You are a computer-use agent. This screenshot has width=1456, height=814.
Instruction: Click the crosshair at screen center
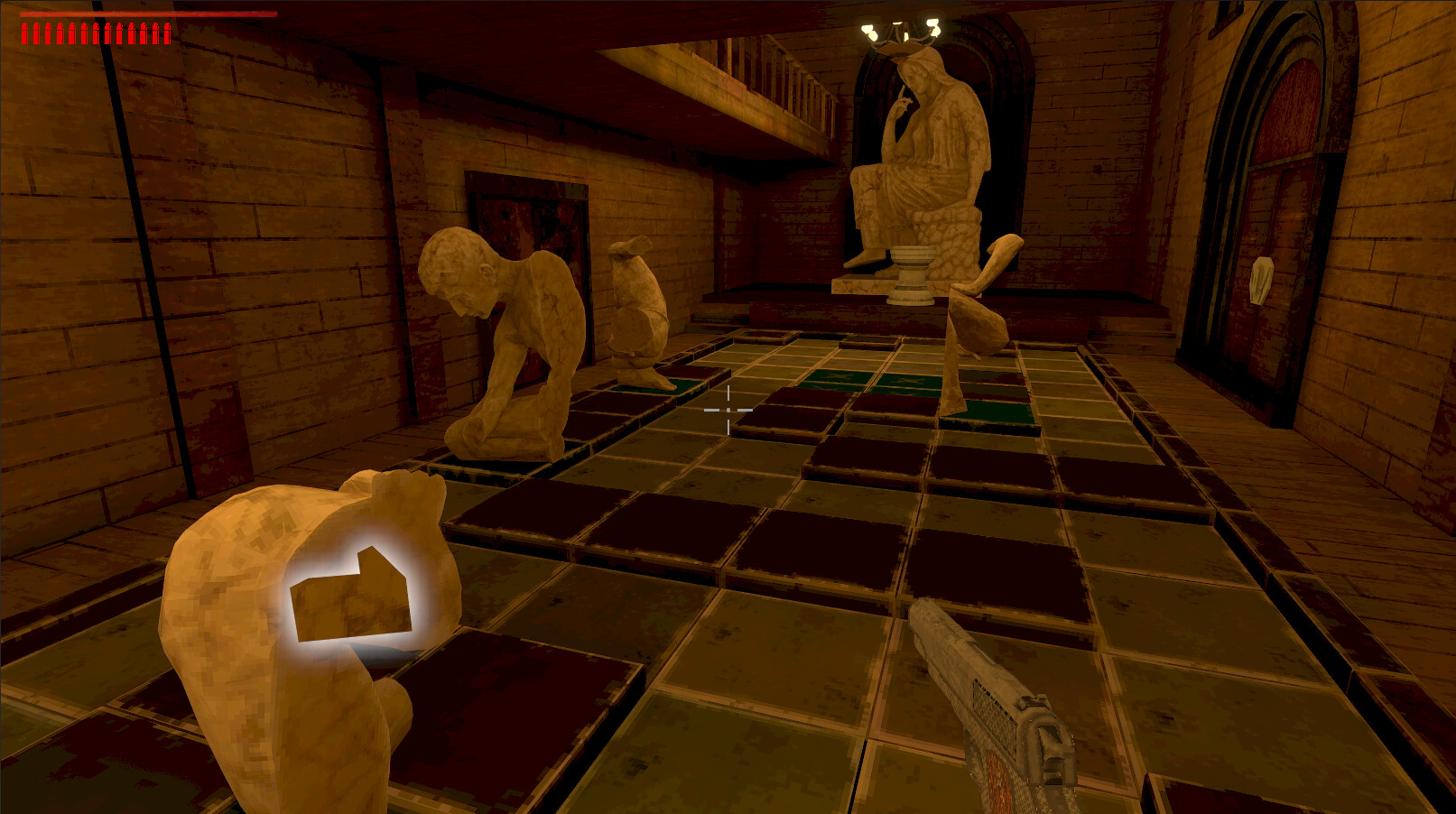728,408
